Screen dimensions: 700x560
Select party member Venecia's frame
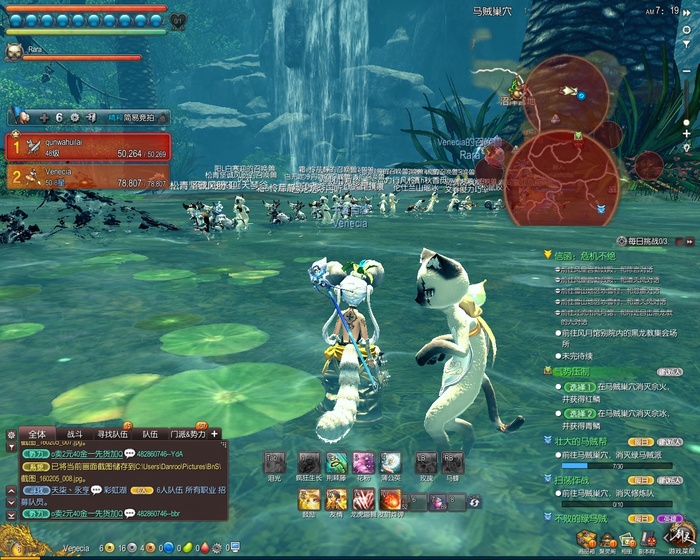pos(89,177)
